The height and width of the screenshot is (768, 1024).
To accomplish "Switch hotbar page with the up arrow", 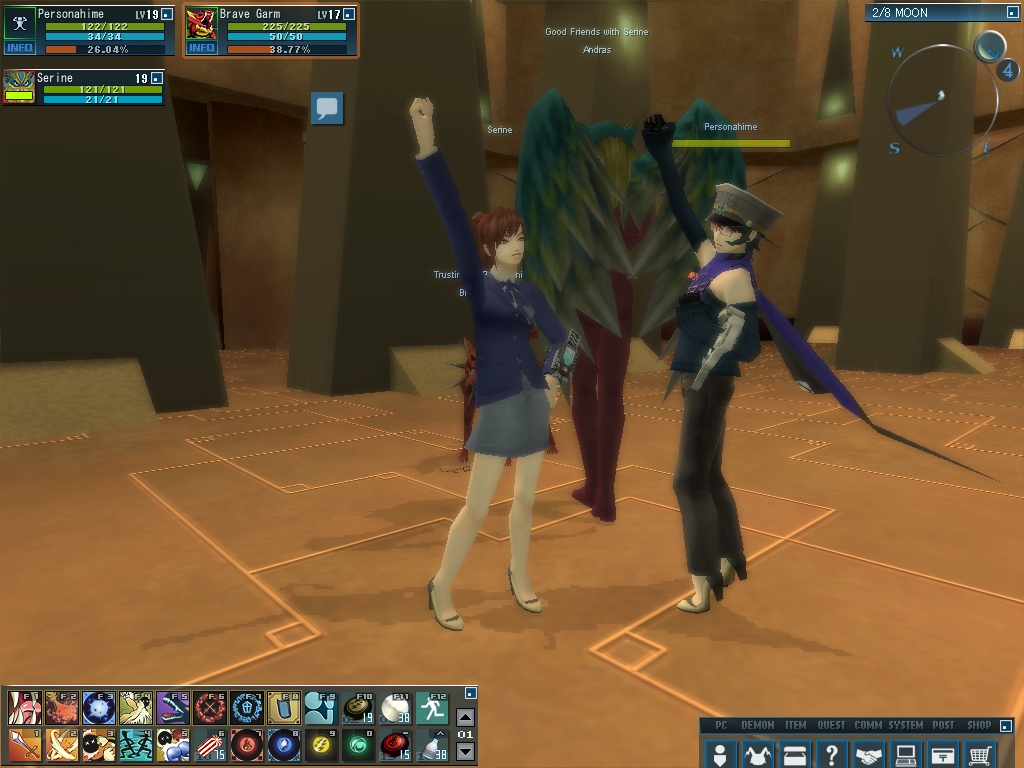I will (465, 717).
